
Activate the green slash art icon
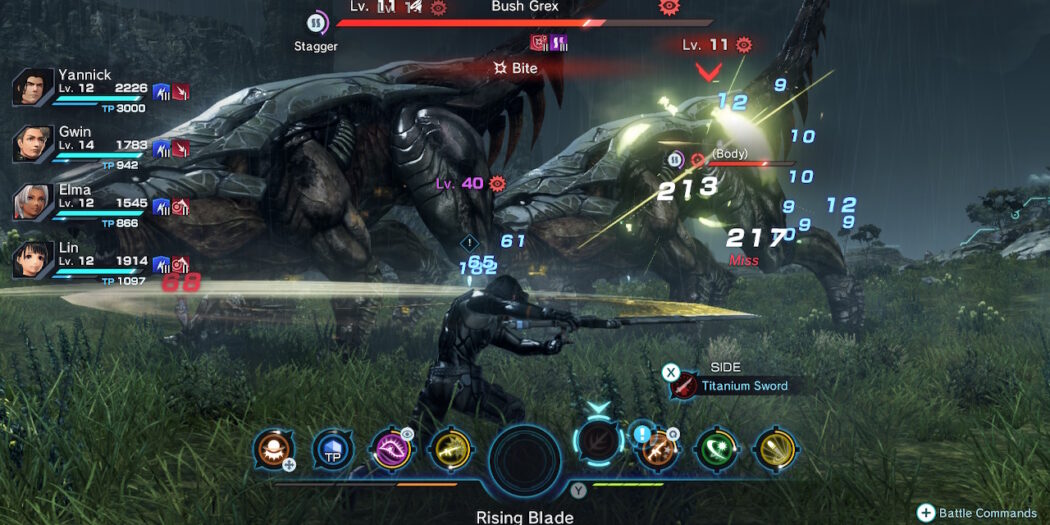(716, 449)
